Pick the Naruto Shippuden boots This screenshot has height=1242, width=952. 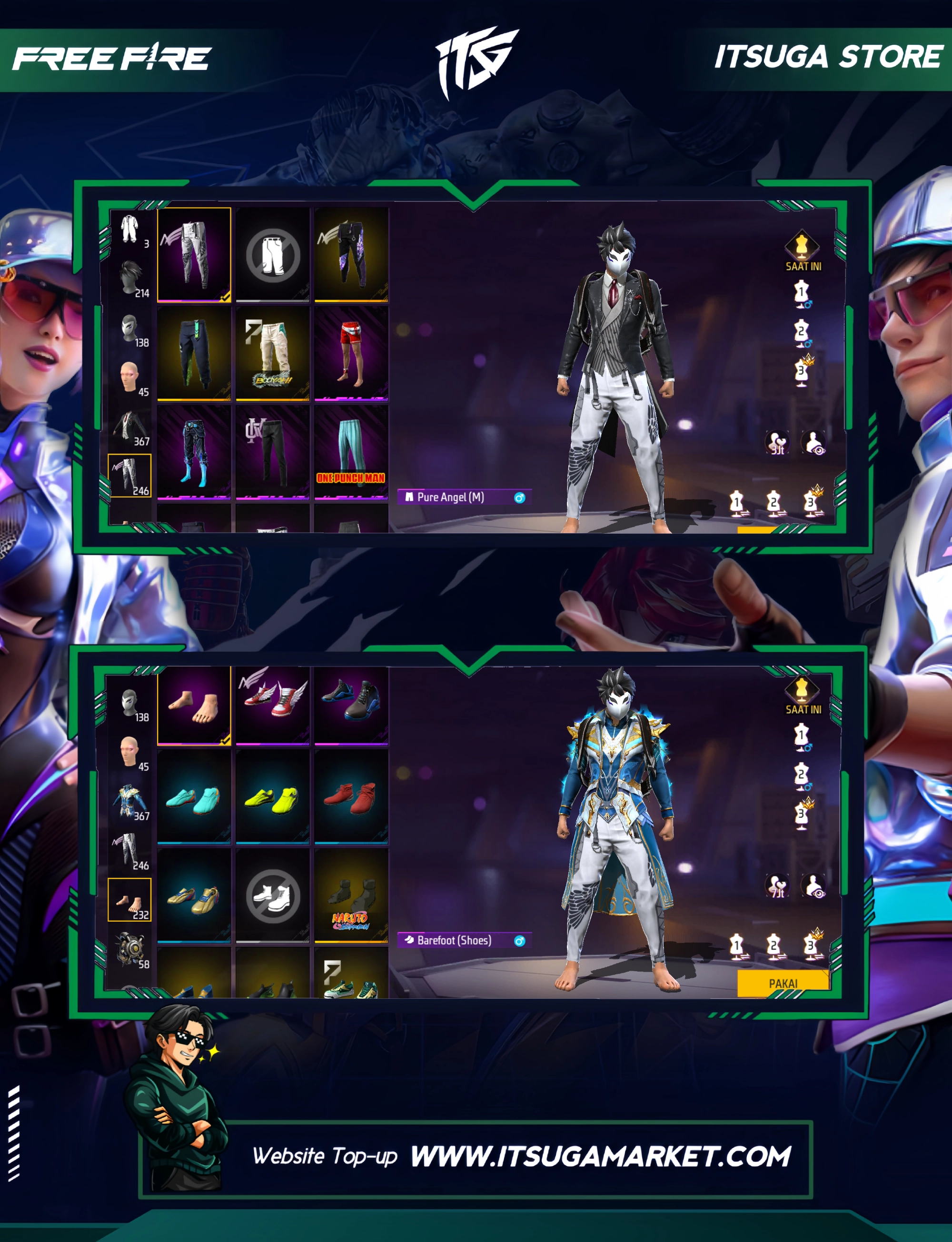tap(351, 897)
